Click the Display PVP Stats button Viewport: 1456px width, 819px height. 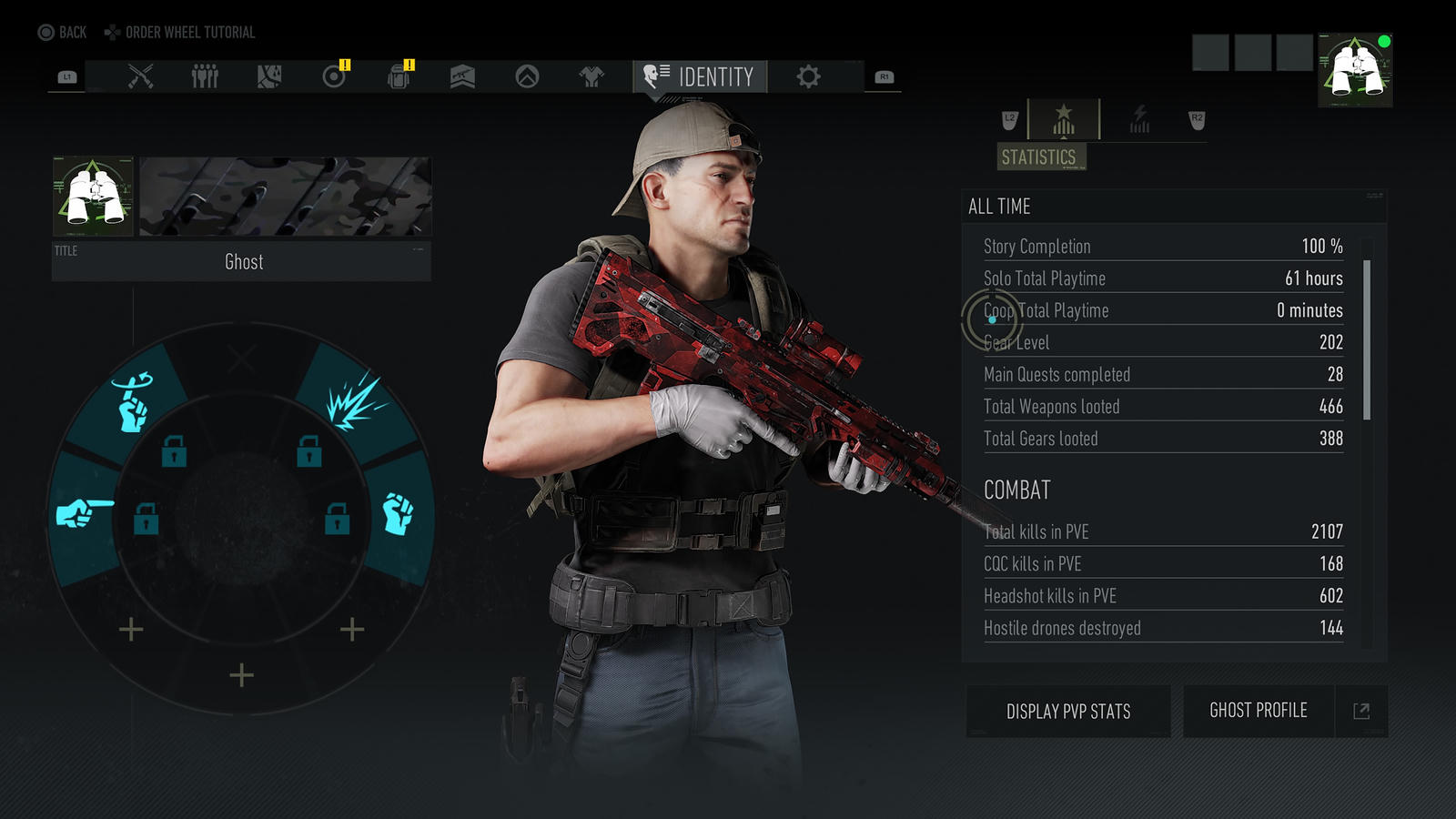click(x=1068, y=711)
